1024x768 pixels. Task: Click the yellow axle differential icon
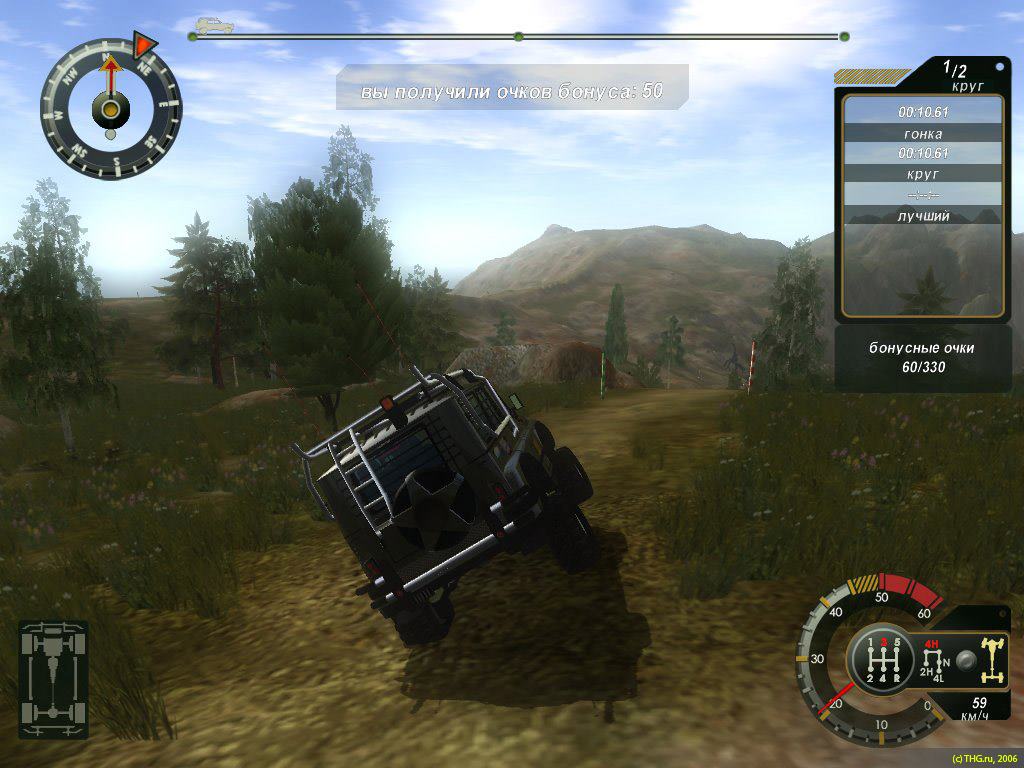994,660
